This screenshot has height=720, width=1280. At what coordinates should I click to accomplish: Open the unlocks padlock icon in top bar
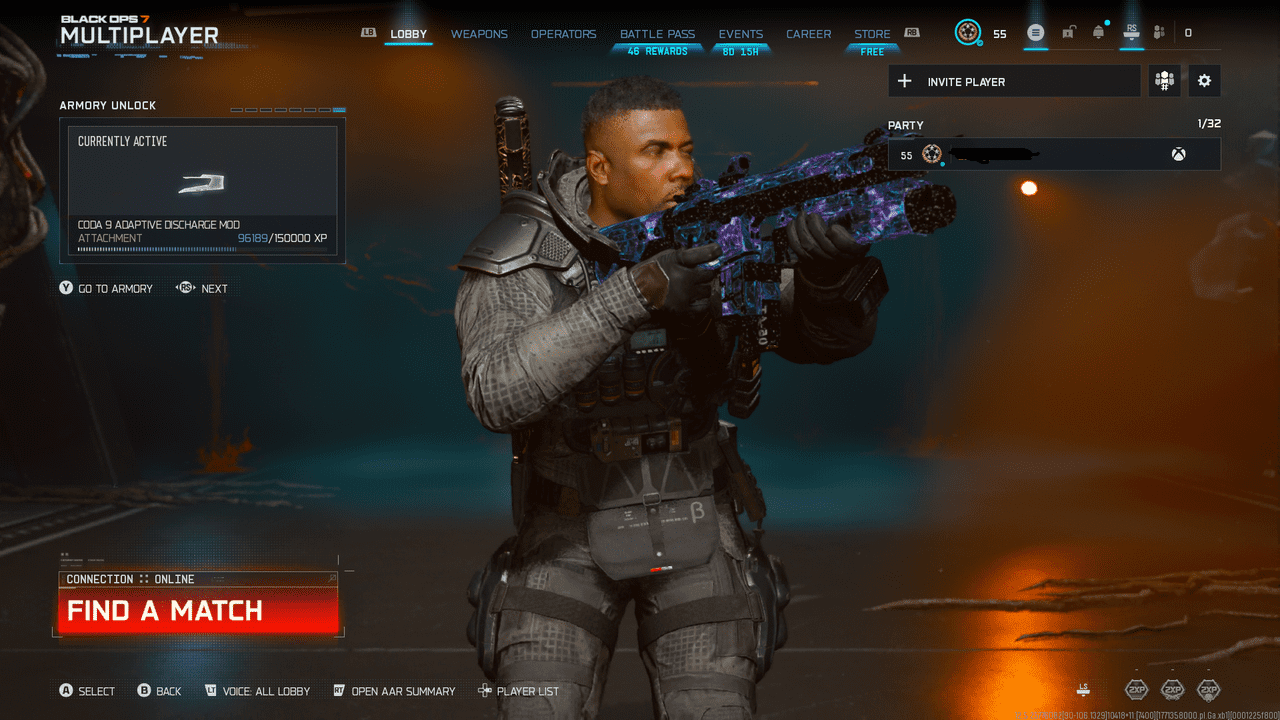(1068, 33)
